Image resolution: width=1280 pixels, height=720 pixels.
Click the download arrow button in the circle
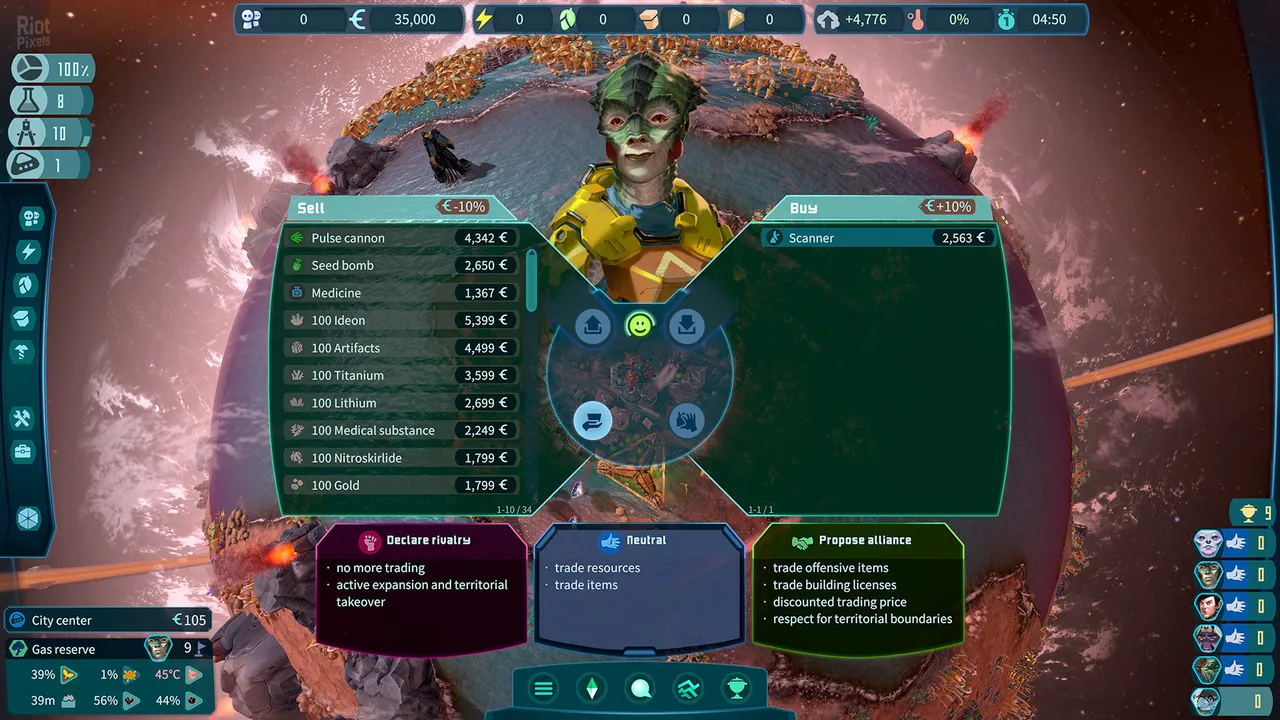click(687, 326)
